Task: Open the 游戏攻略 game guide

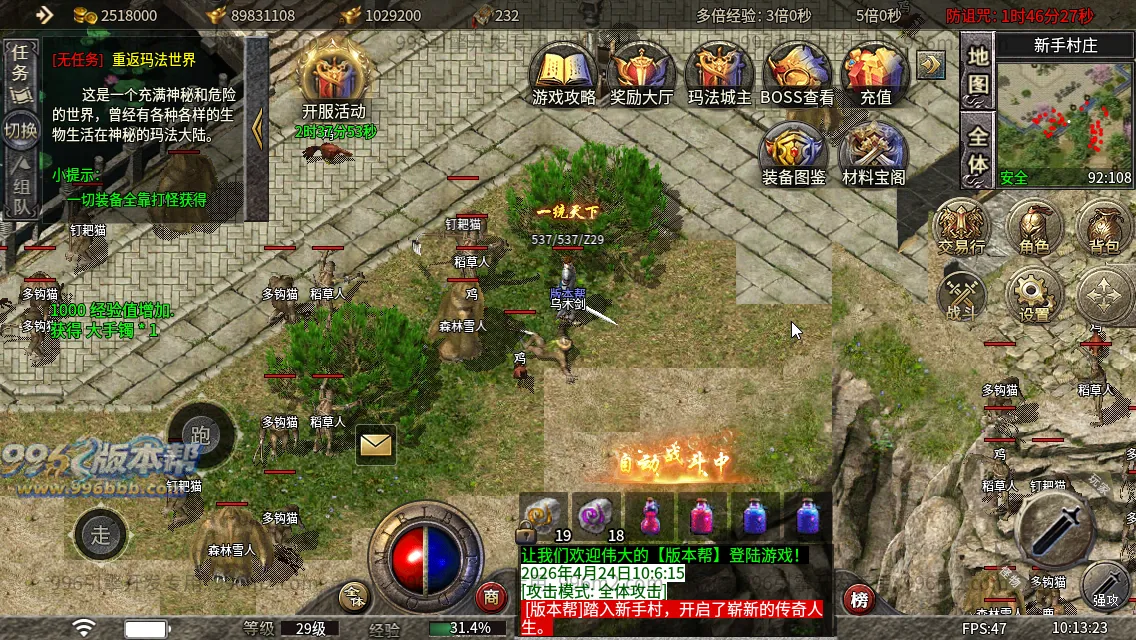Action: coord(564,72)
